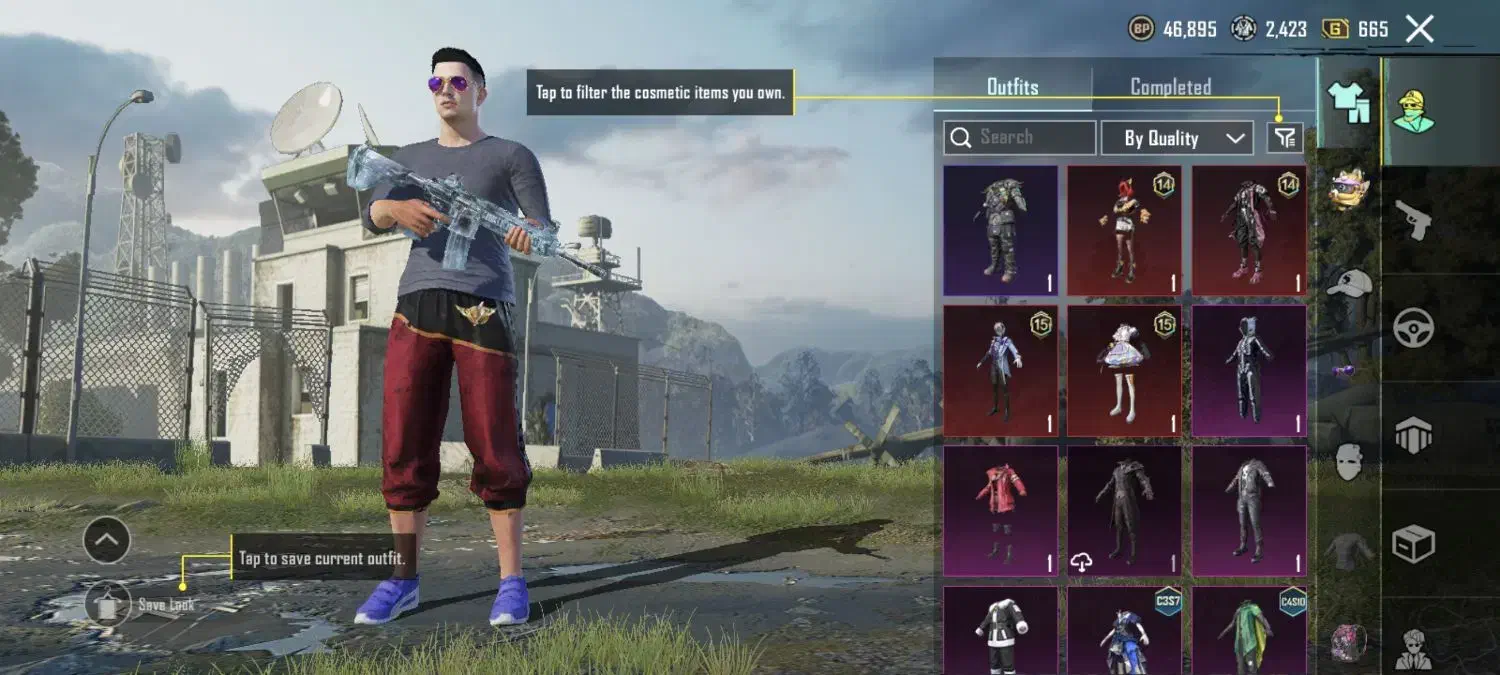Select the white frilly dress outfit
The height and width of the screenshot is (675, 1500).
(x=1125, y=370)
